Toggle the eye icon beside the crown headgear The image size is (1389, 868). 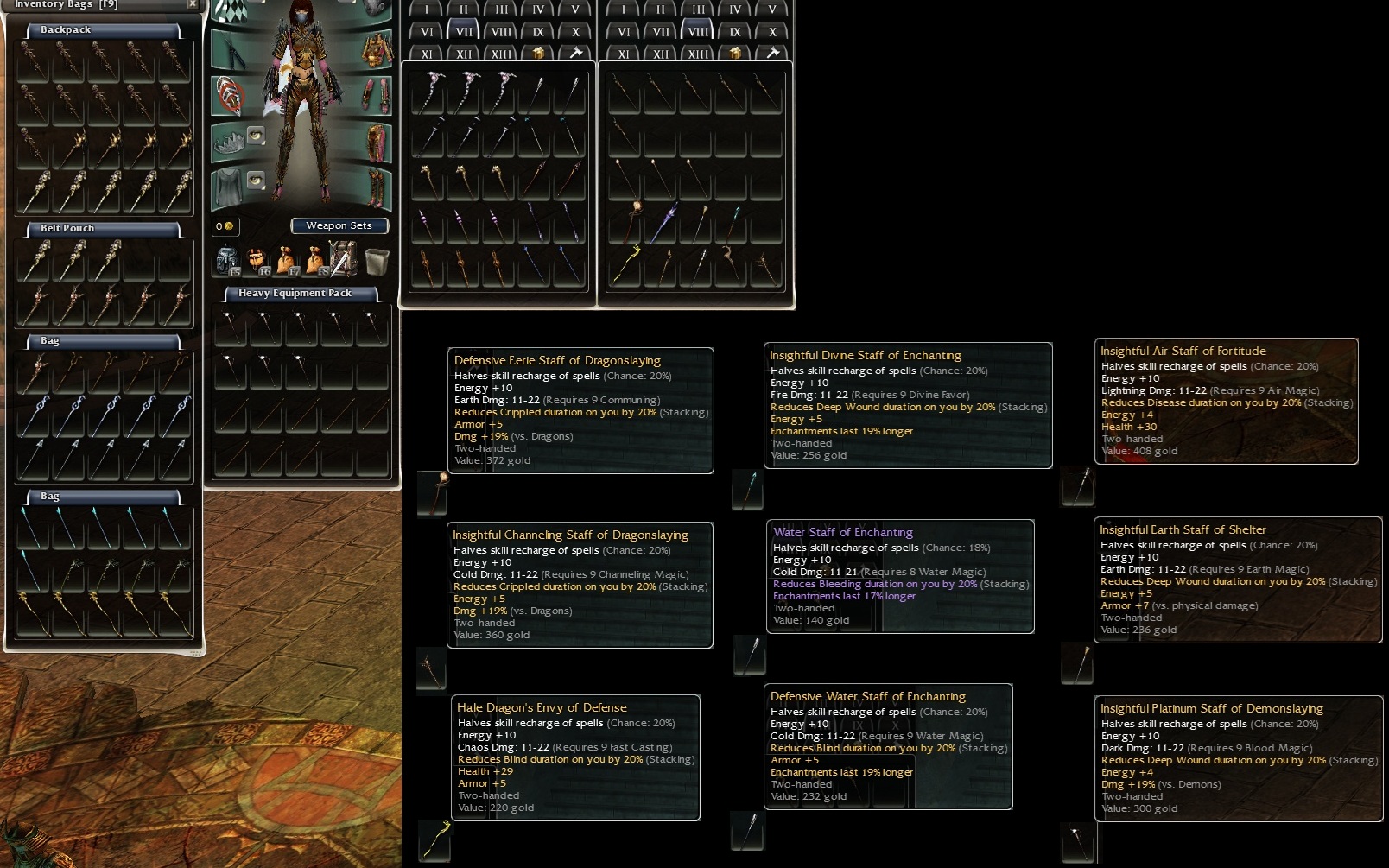(256, 136)
